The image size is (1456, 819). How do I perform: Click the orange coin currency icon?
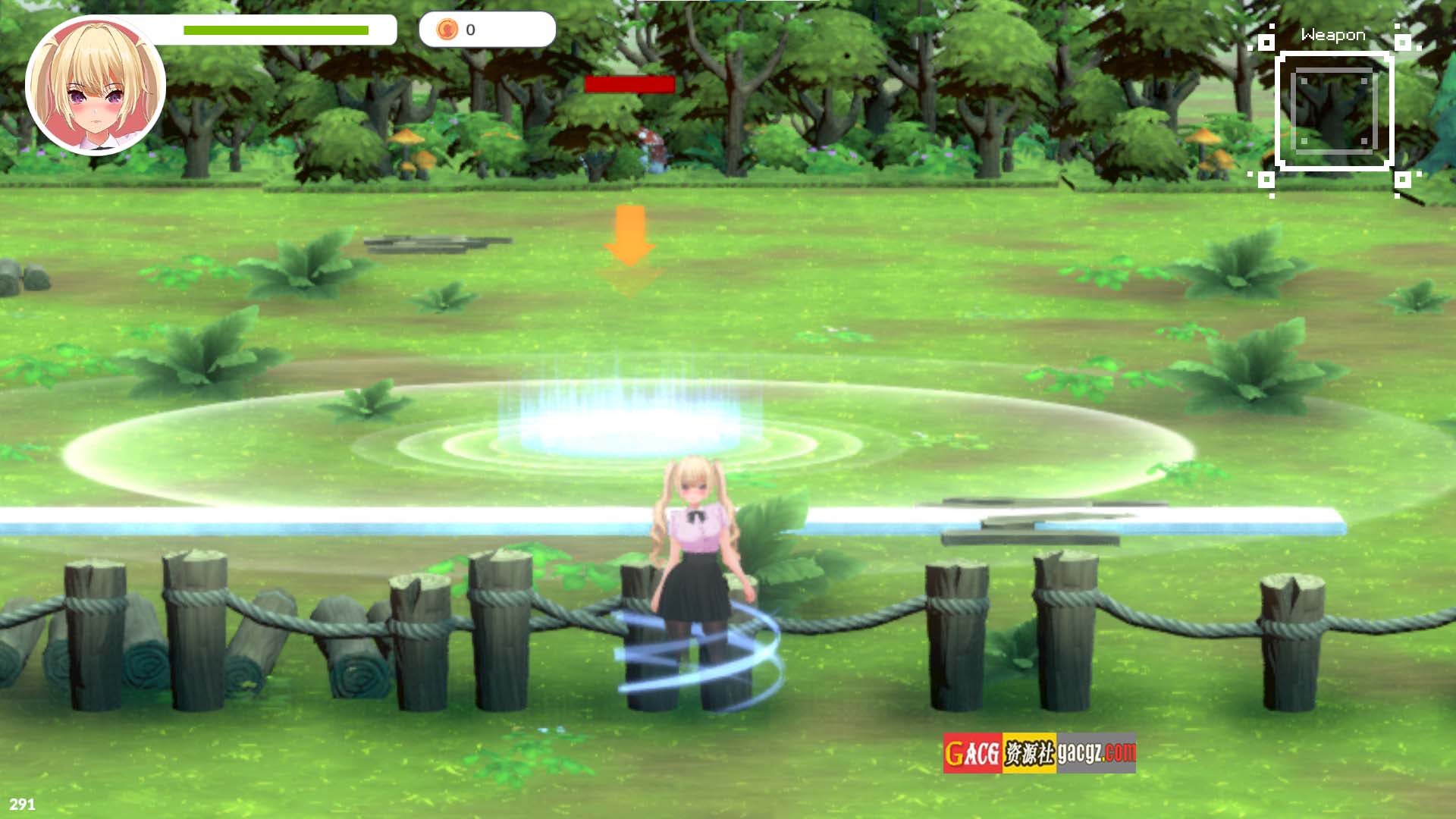click(x=447, y=30)
